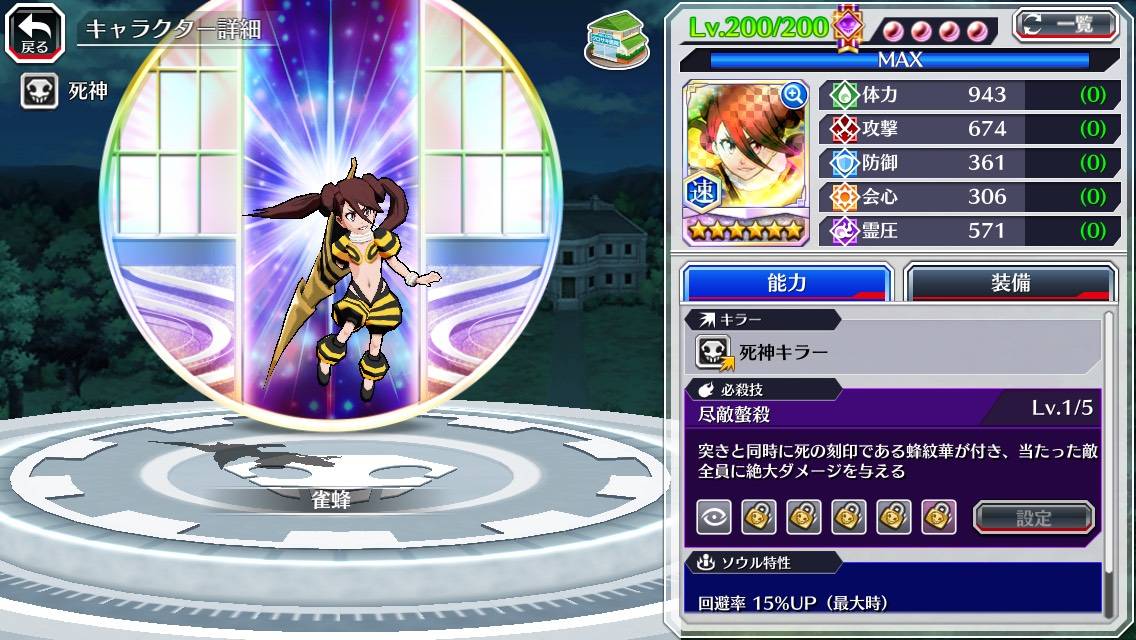Switch to the 能力 tab
Screen dimensions: 1136x640
(x=787, y=283)
